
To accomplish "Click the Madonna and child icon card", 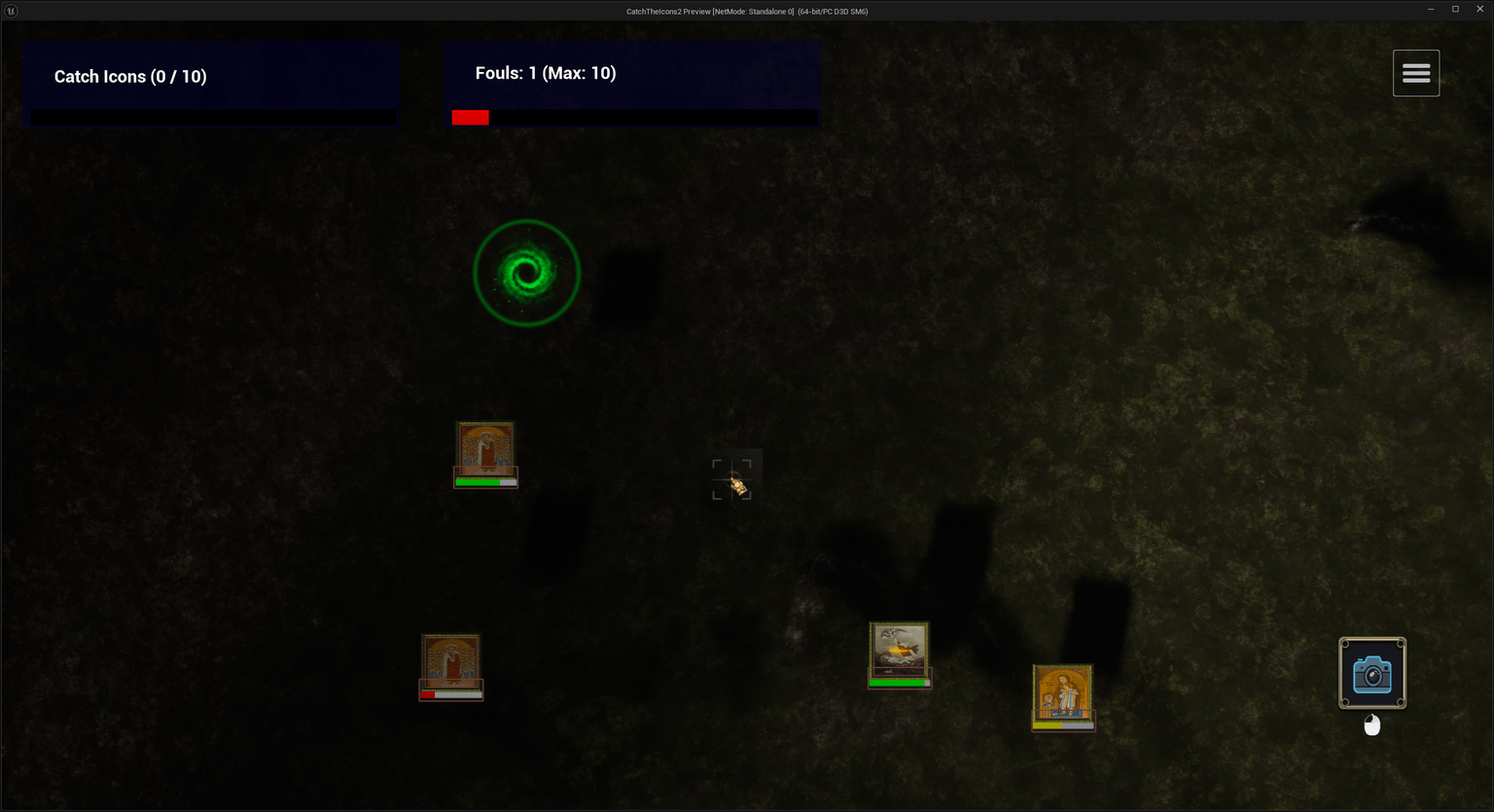I will coord(1062,692).
